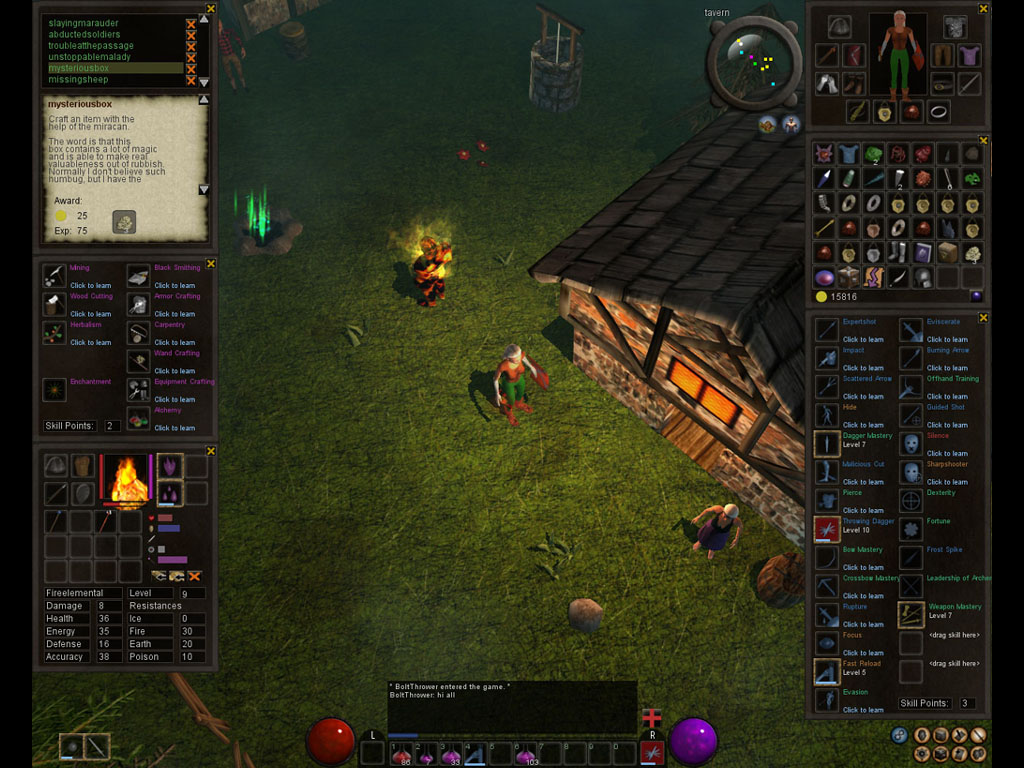Screen dimensions: 1024x768
Task: Select the Black Smithing skill icon
Action: (139, 276)
